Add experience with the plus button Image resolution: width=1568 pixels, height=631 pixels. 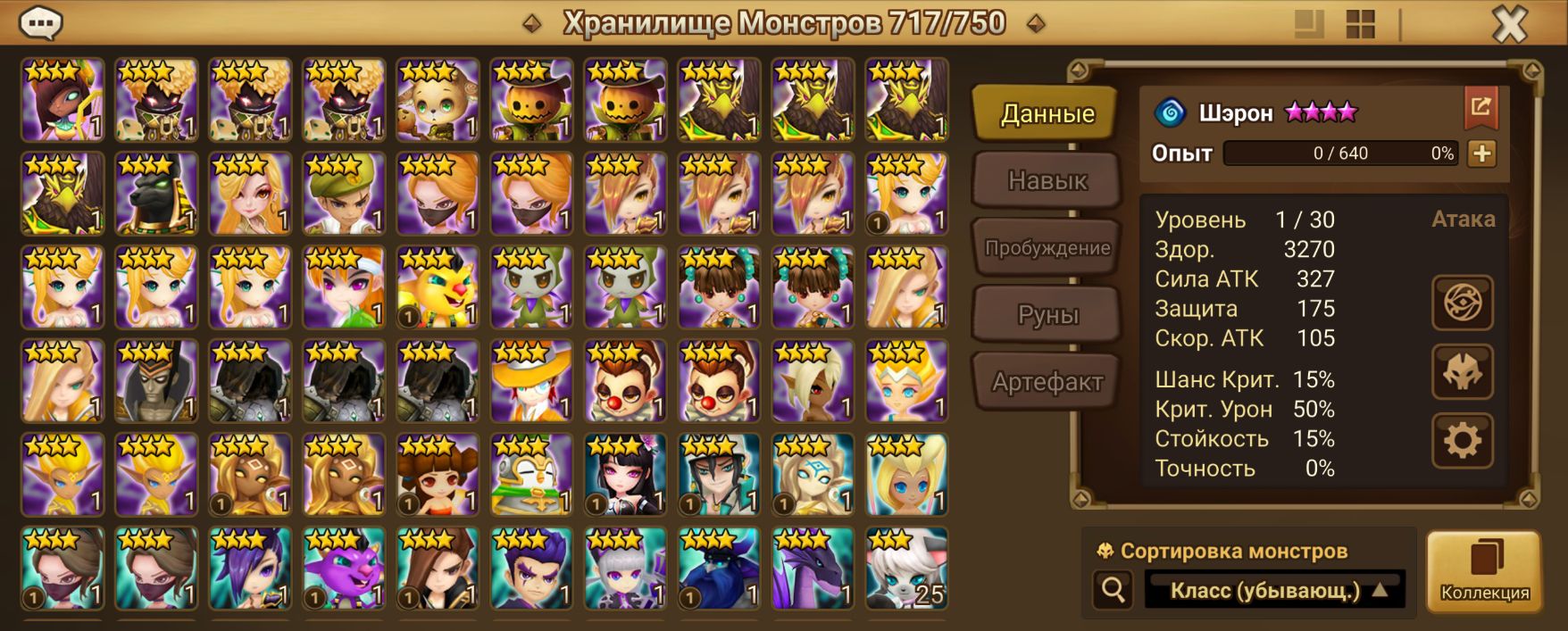tap(1481, 154)
